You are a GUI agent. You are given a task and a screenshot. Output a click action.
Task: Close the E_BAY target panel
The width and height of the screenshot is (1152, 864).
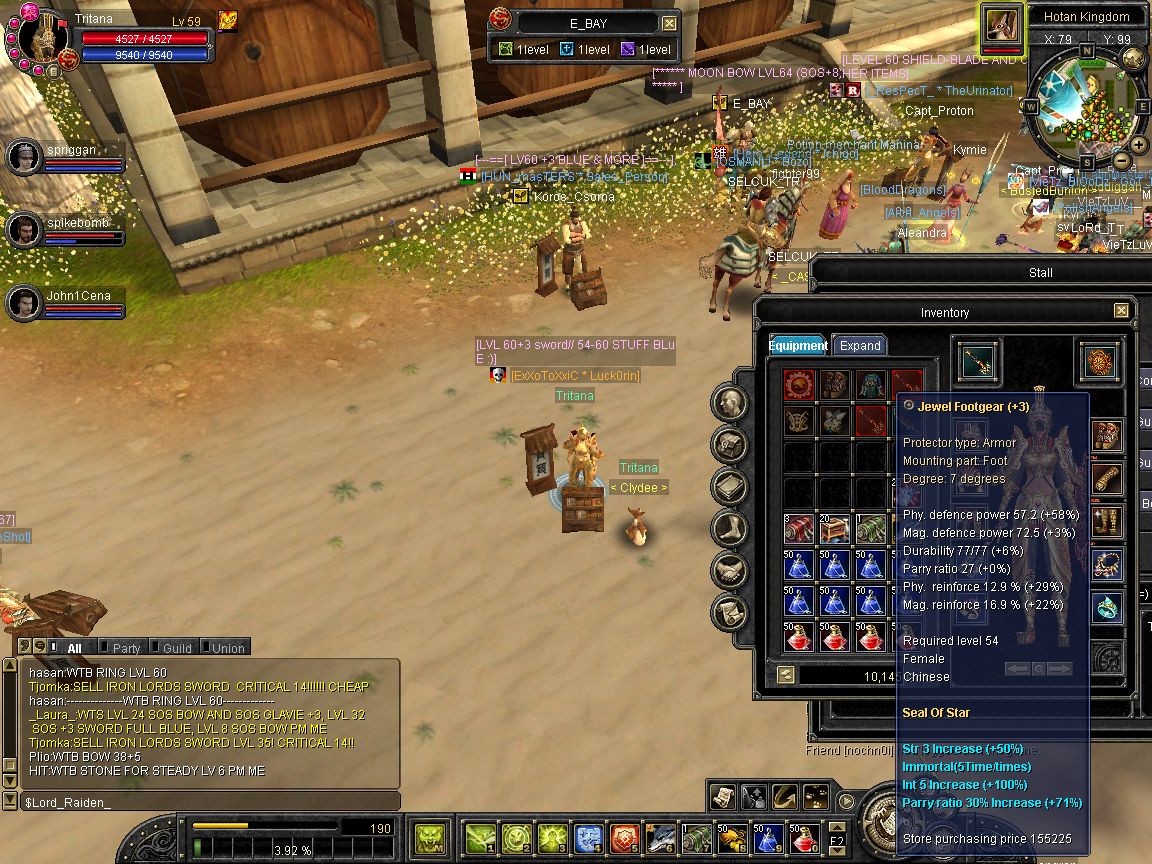pos(669,23)
